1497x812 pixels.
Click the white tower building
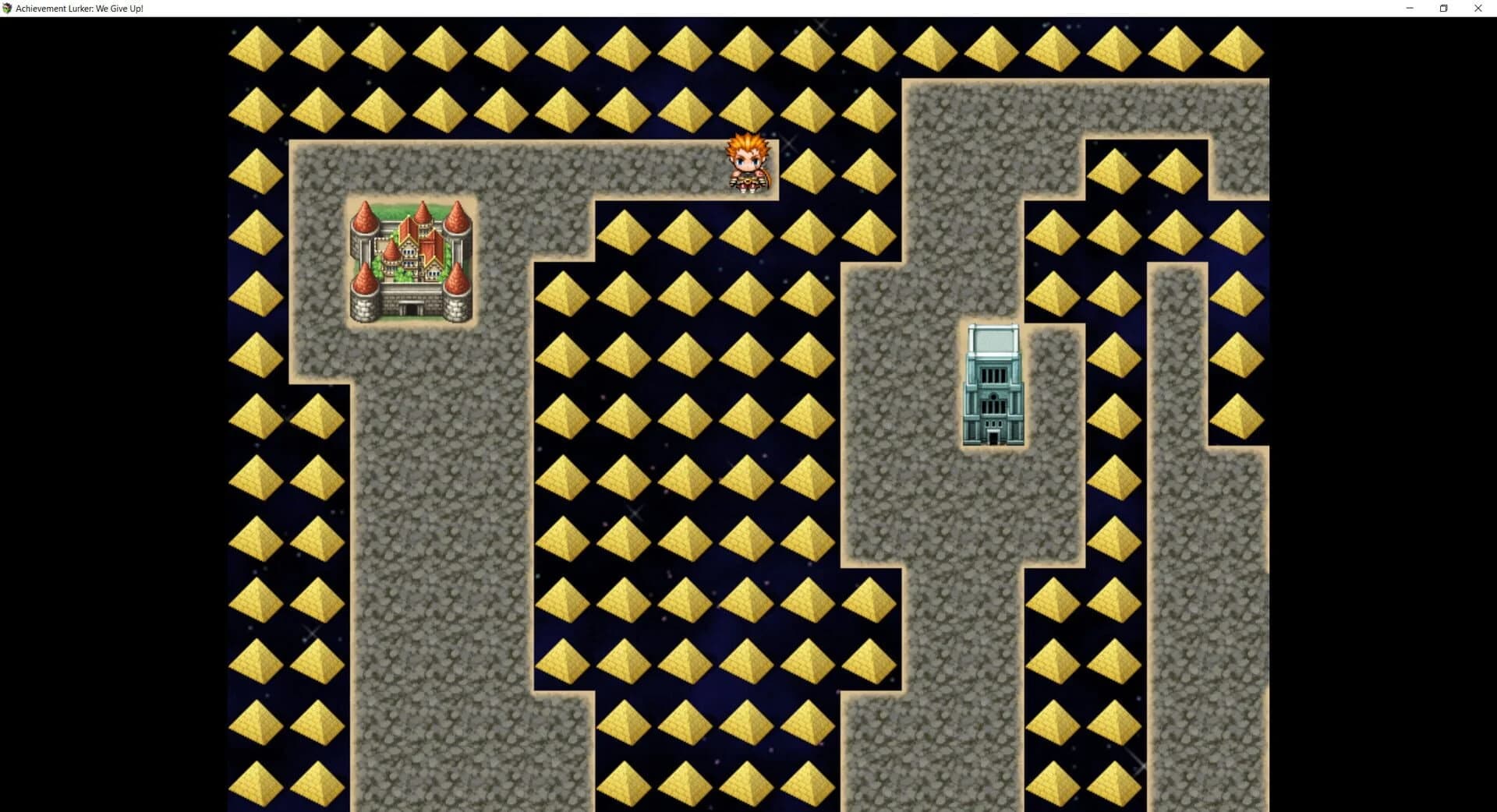click(993, 386)
